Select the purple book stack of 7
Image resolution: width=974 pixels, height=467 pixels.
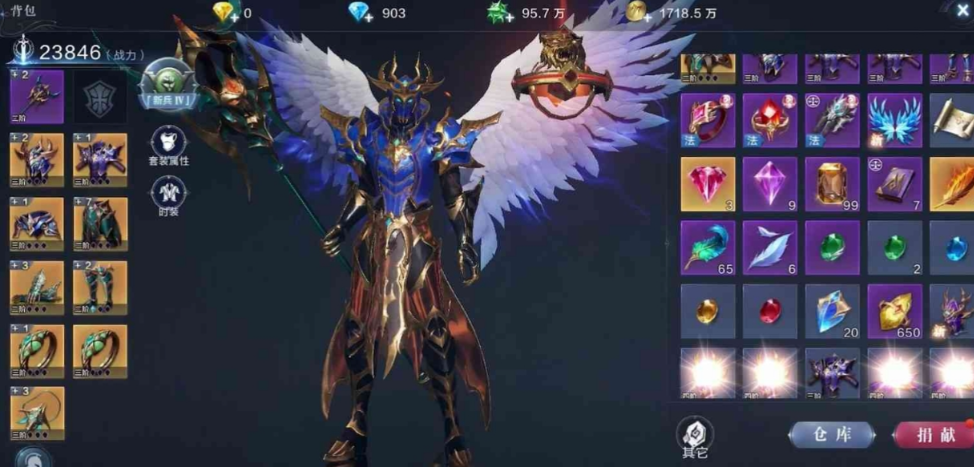point(894,184)
